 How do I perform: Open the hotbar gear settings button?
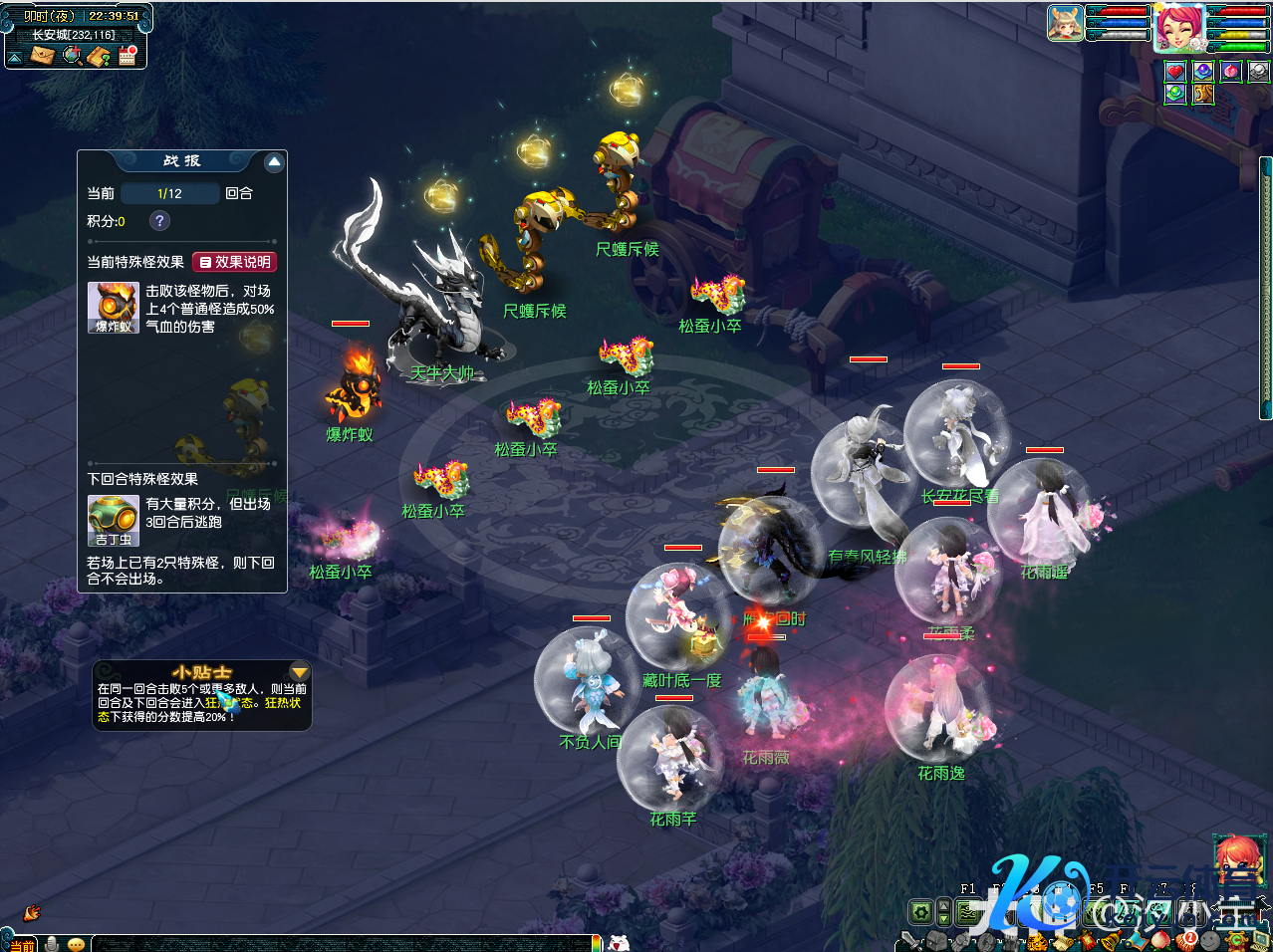click(x=921, y=911)
